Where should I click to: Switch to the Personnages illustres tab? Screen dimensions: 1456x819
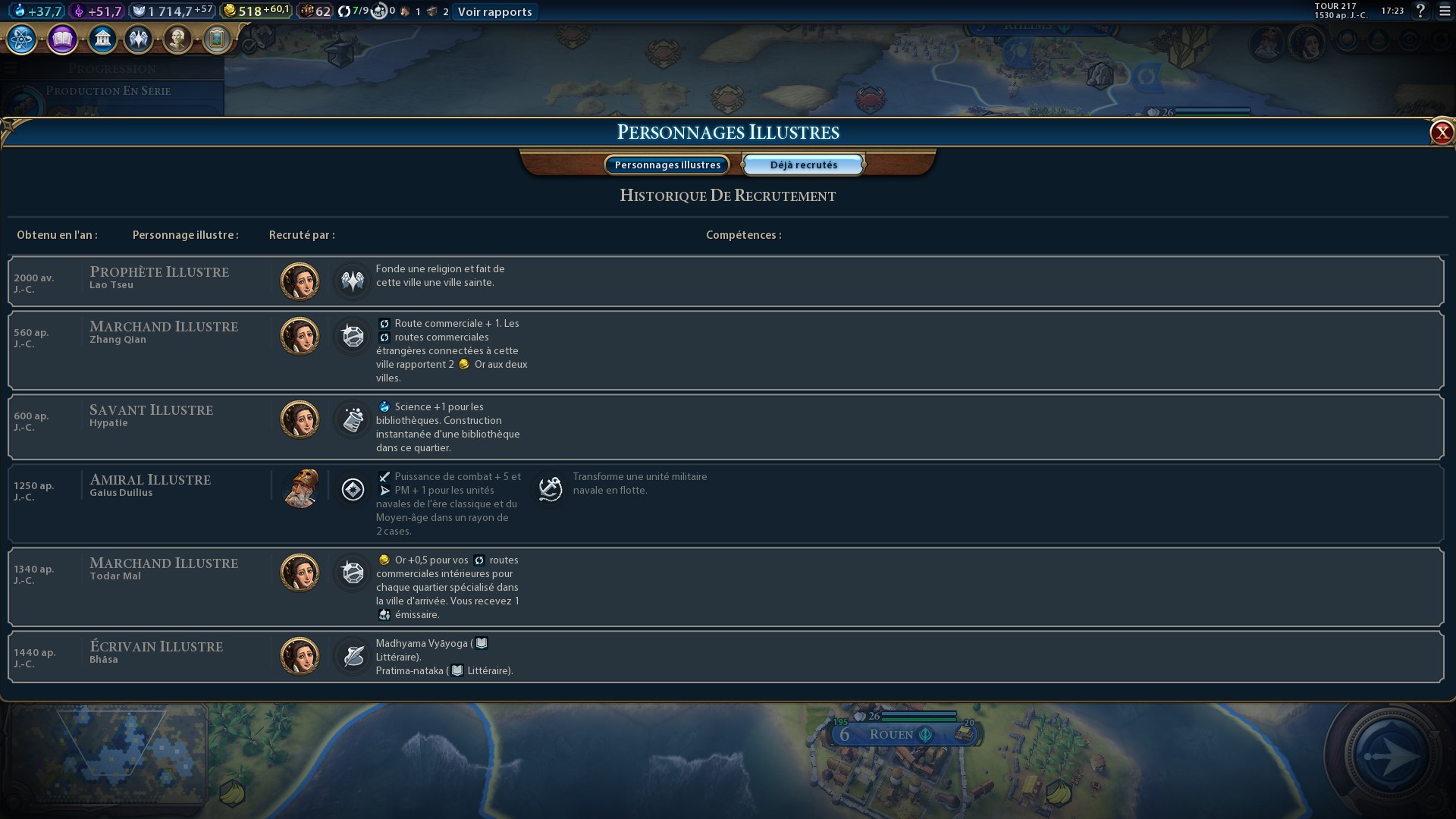[x=667, y=165]
